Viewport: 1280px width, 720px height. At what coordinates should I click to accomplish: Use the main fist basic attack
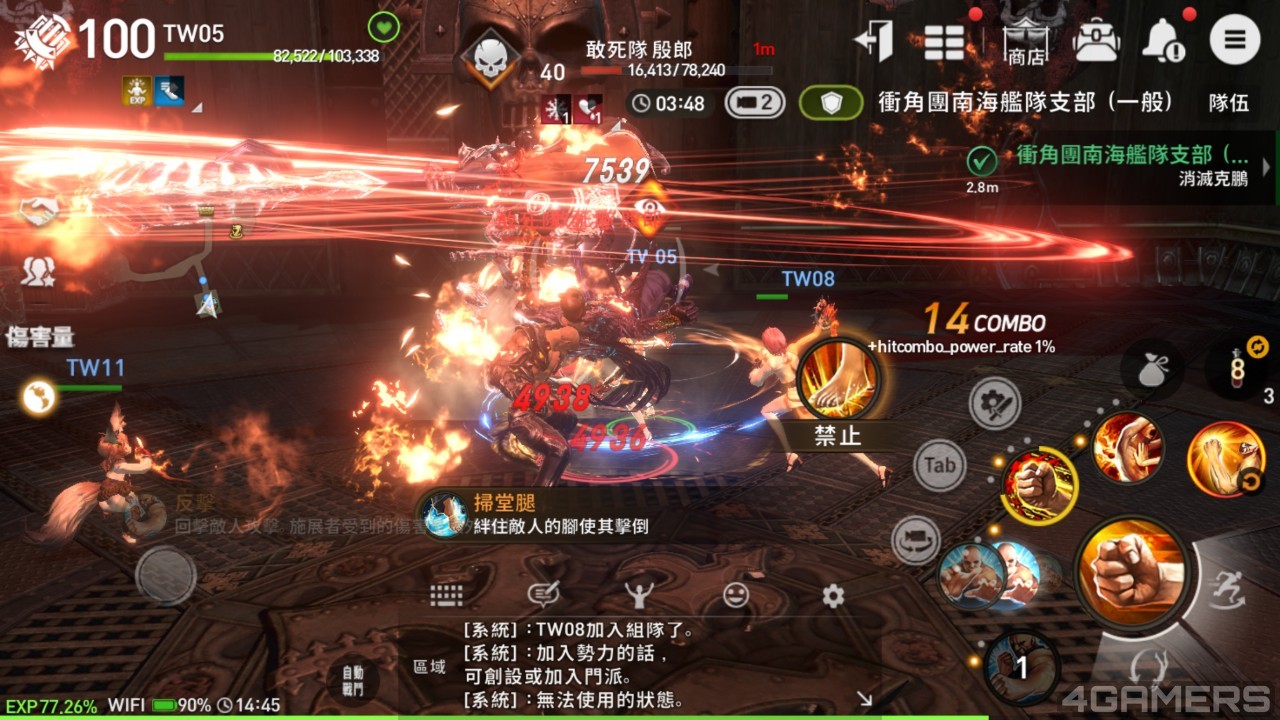point(1131,573)
